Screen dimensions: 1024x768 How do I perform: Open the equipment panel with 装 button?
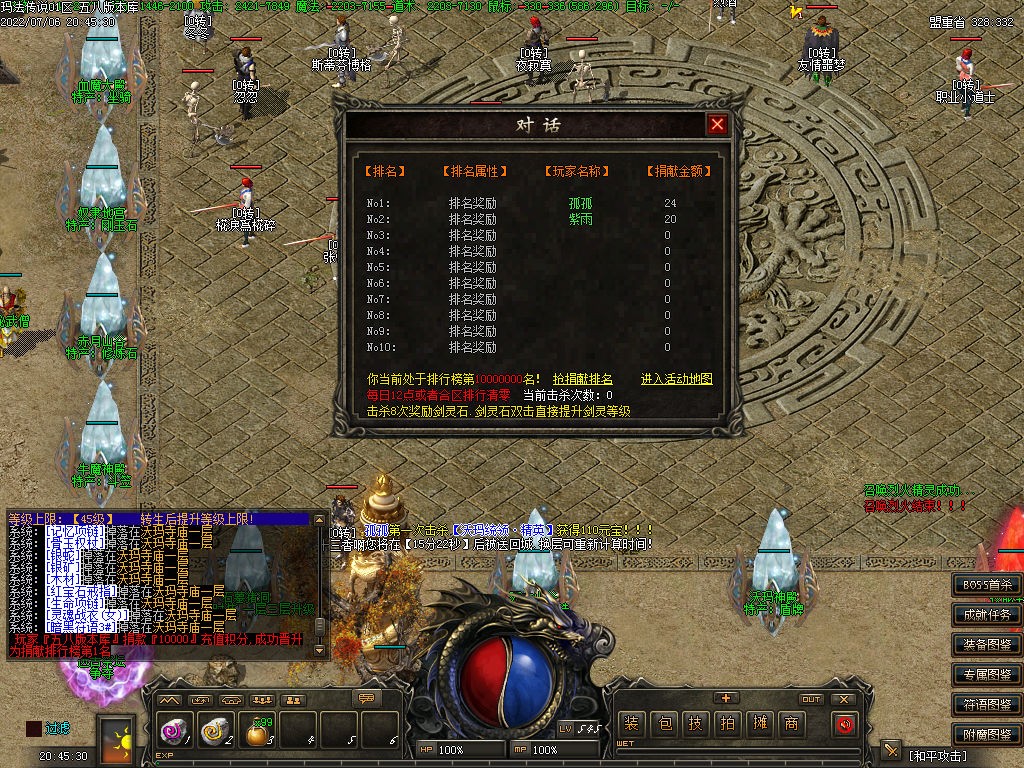pos(631,723)
